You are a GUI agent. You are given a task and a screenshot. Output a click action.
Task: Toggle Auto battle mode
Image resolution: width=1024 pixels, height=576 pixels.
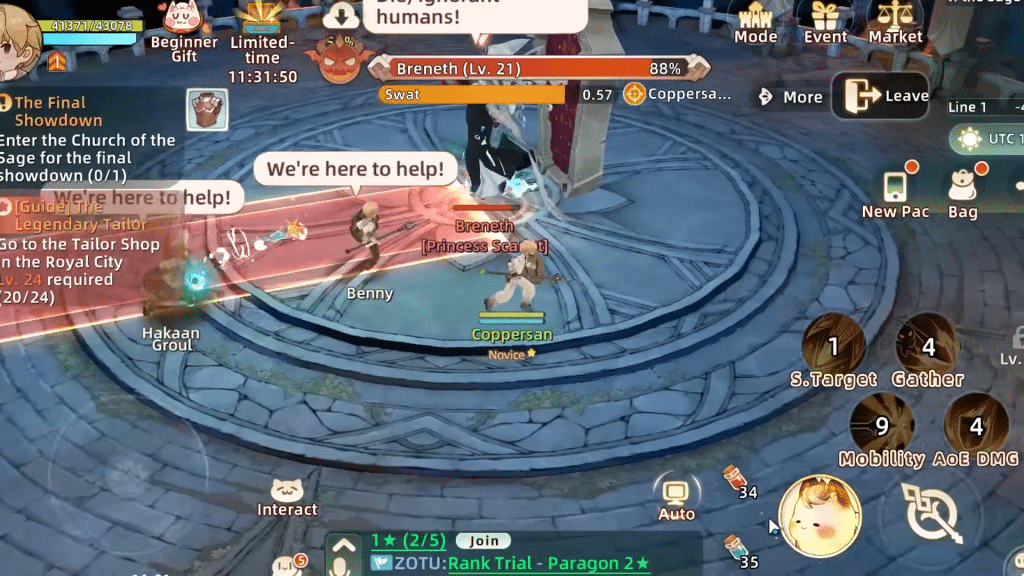coord(676,497)
